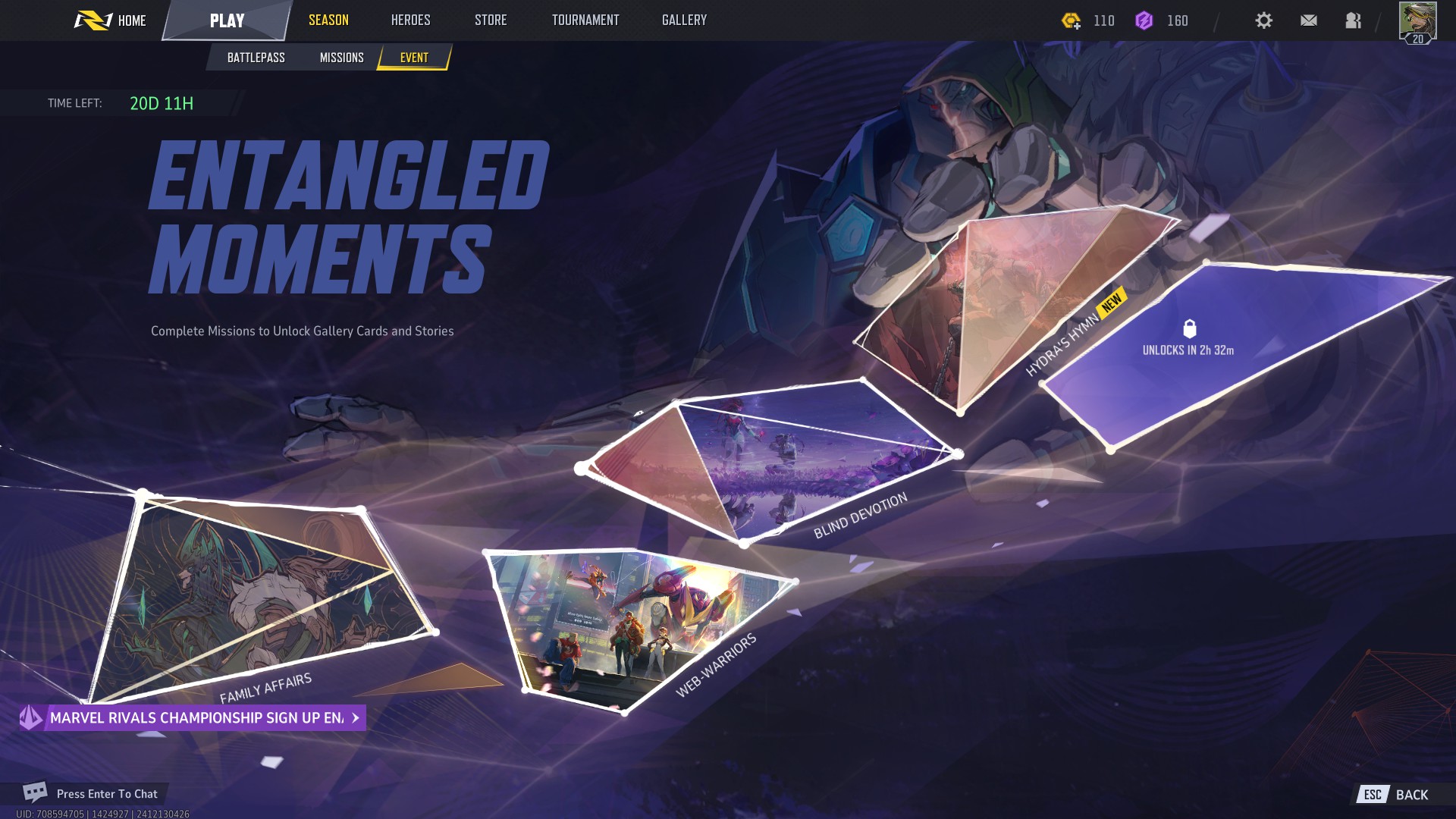This screenshot has width=1456, height=819.
Task: Switch to the Missions tab
Action: coord(341,58)
